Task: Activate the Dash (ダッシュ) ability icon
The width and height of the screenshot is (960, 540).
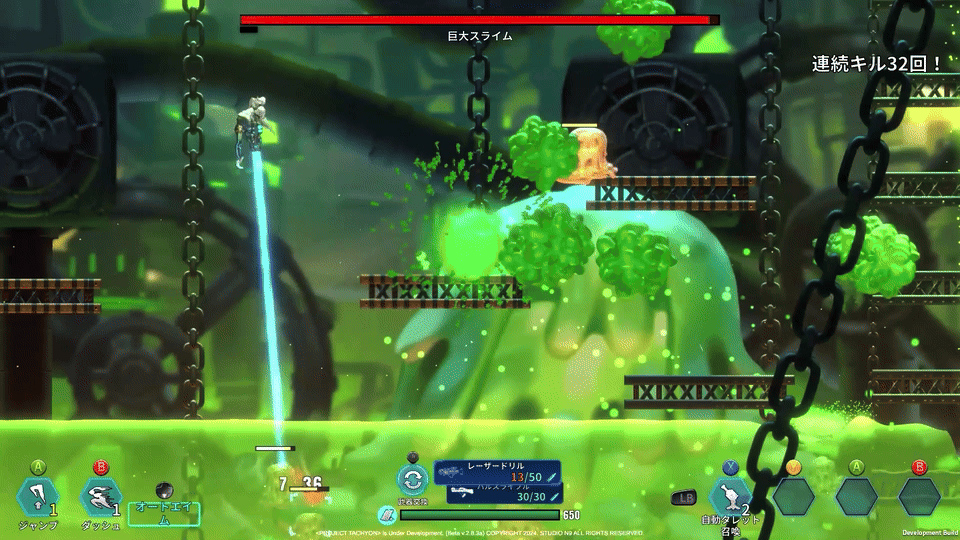Action: 99,497
